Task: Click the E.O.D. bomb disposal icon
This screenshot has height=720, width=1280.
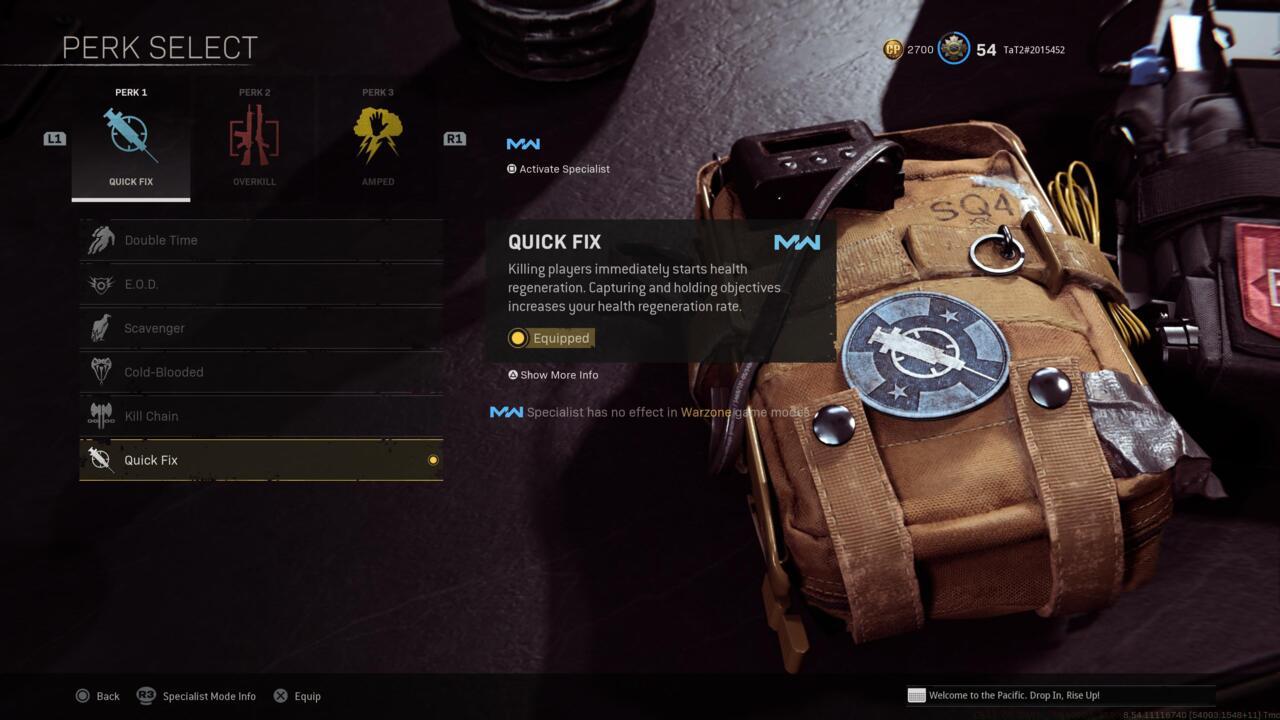Action: tap(101, 283)
